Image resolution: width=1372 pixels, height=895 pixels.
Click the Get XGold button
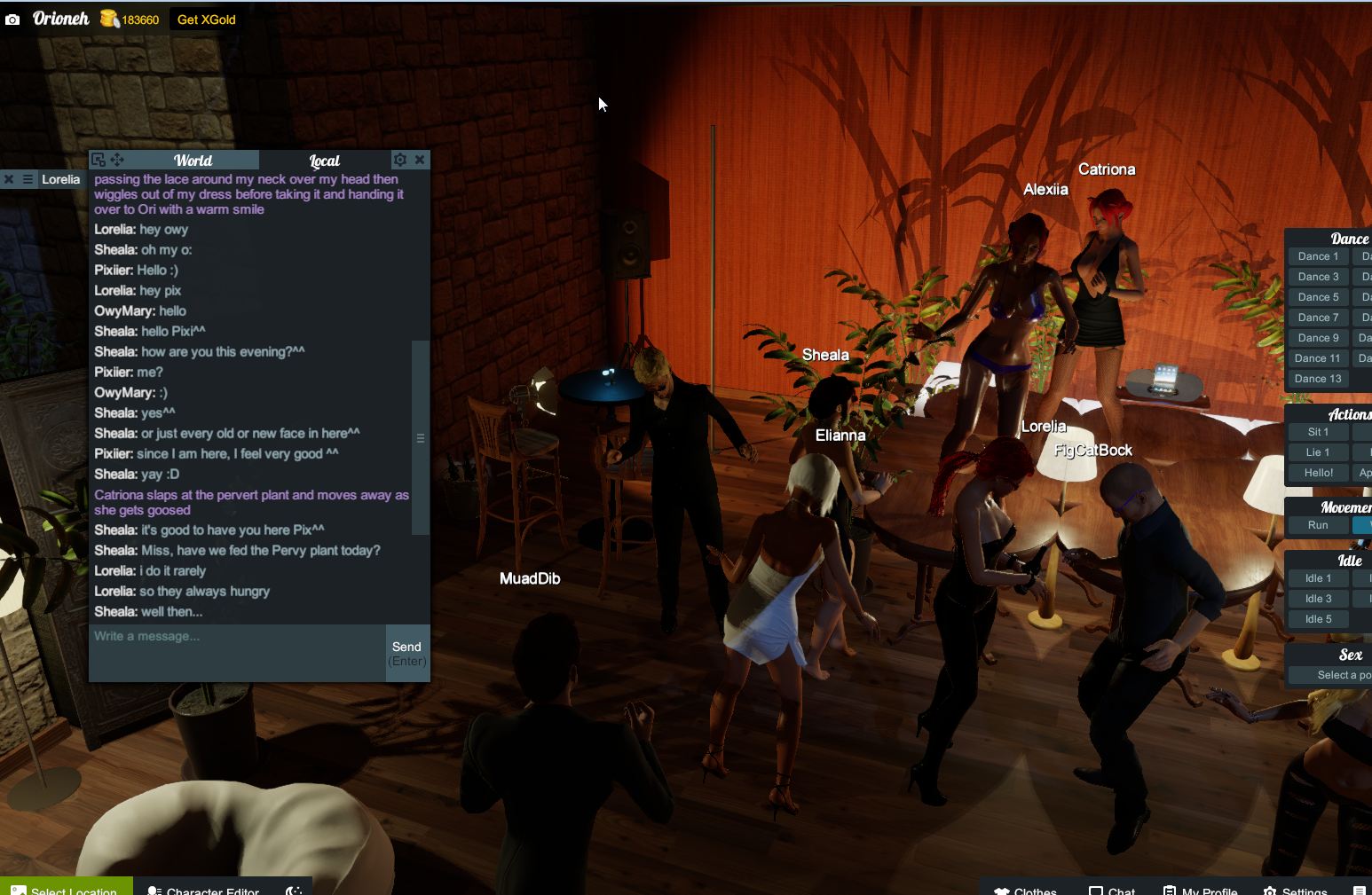[x=206, y=19]
